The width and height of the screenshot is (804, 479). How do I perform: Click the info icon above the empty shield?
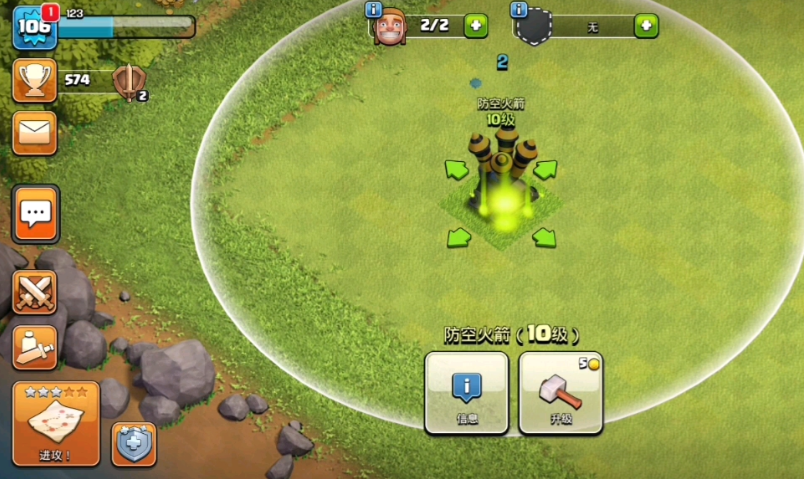pos(519,10)
